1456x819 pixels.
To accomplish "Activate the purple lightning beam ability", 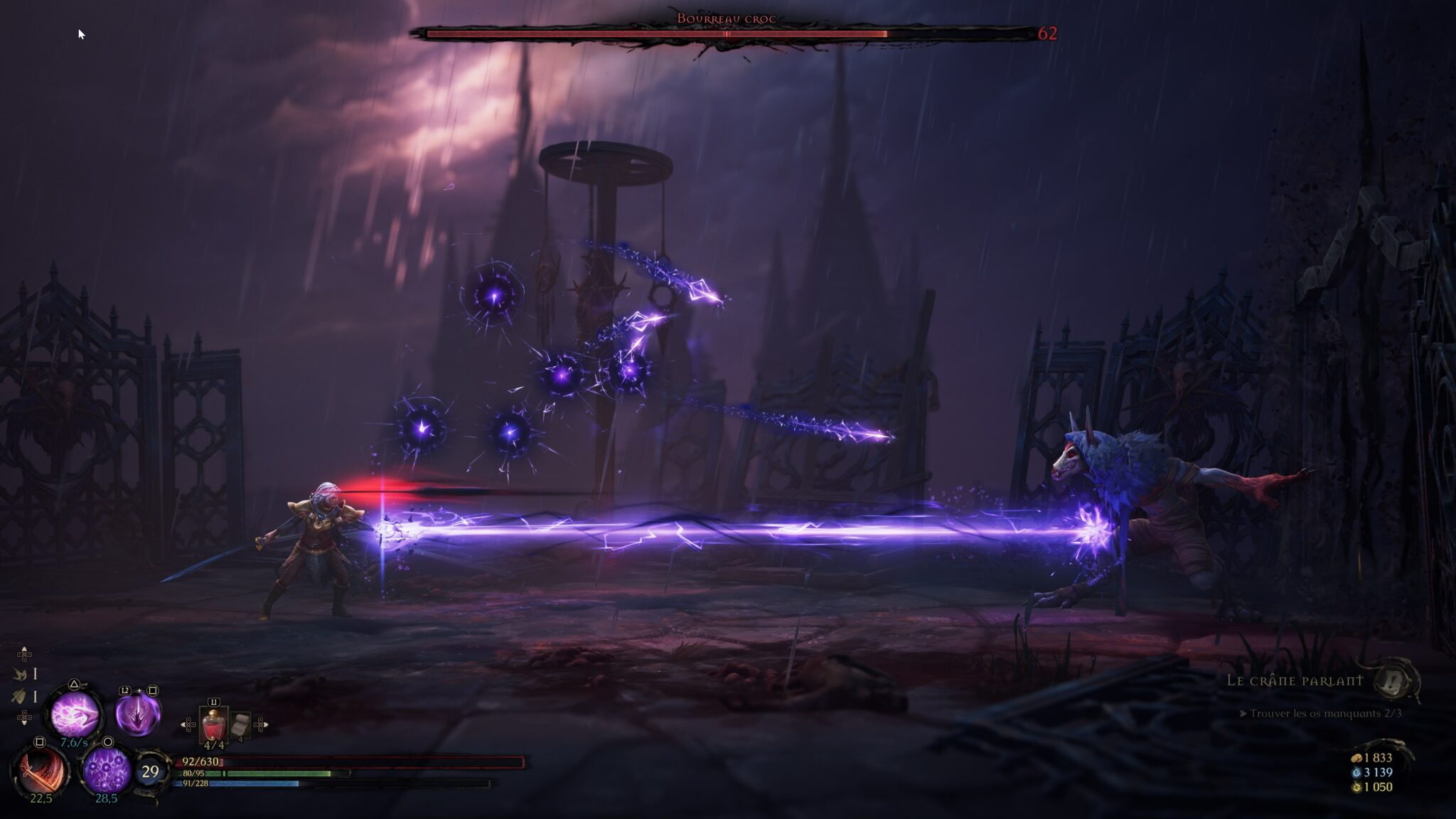I will pyautogui.click(x=73, y=713).
